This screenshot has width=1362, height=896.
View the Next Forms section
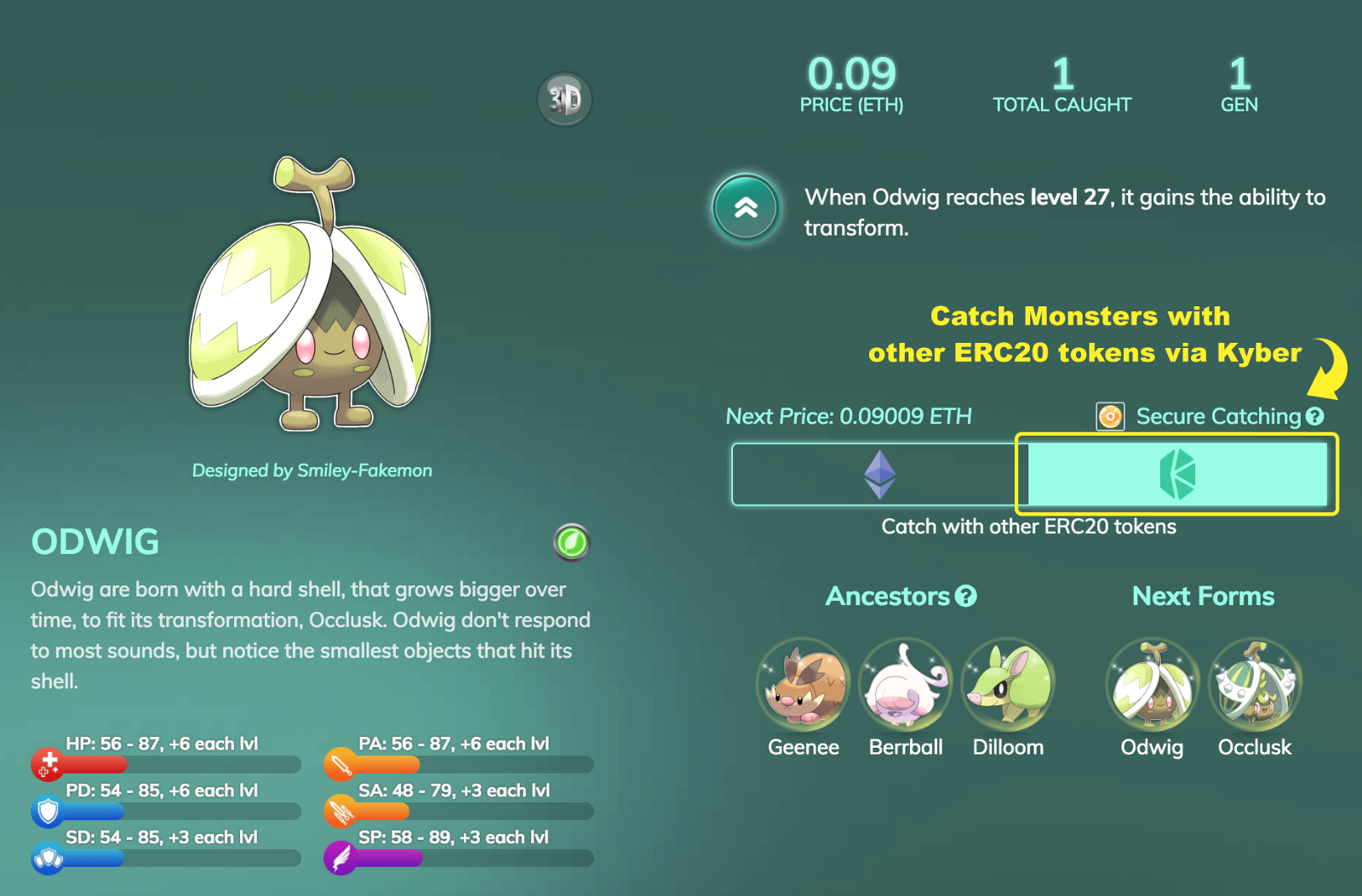coord(1203,596)
